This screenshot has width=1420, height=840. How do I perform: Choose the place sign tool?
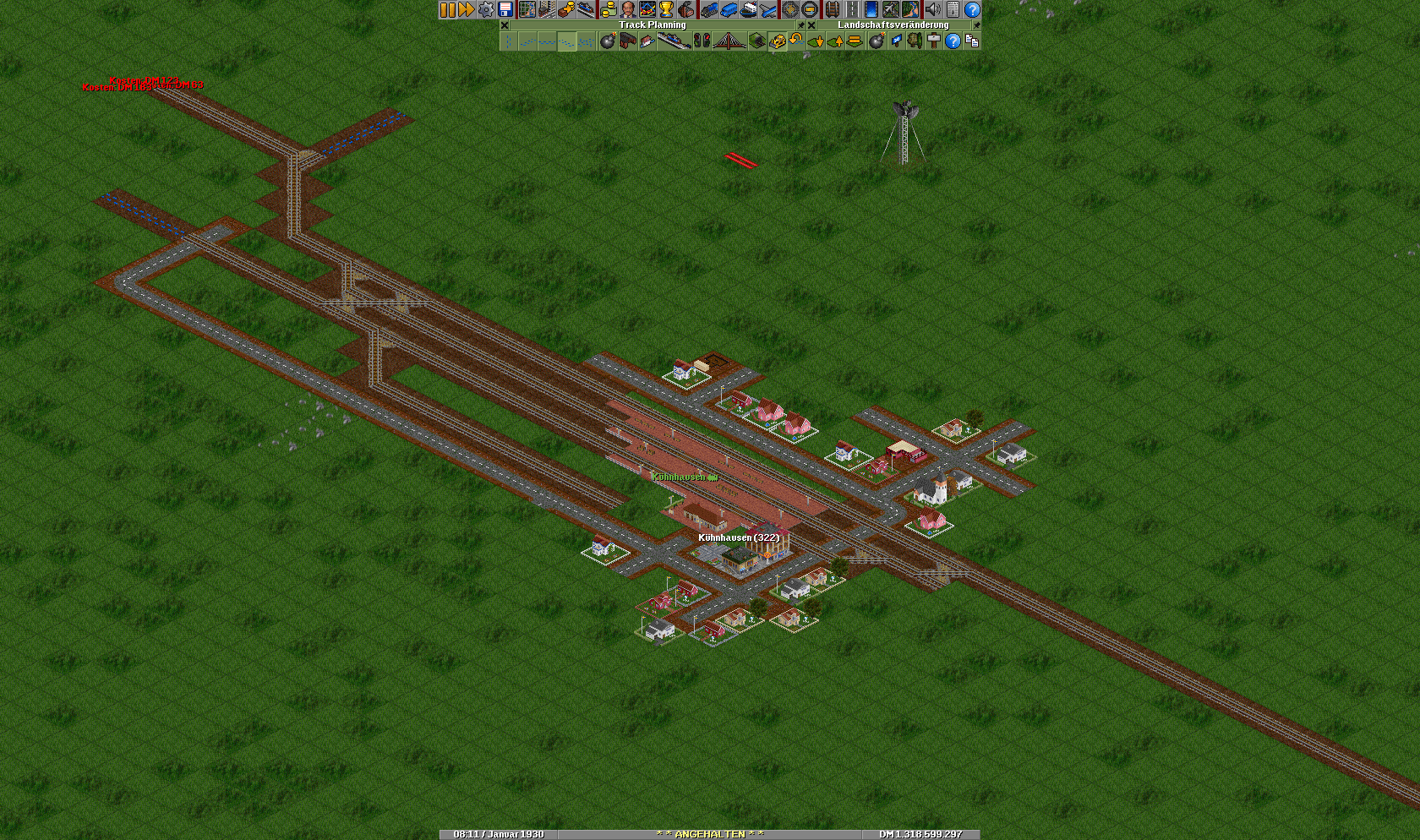(934, 41)
